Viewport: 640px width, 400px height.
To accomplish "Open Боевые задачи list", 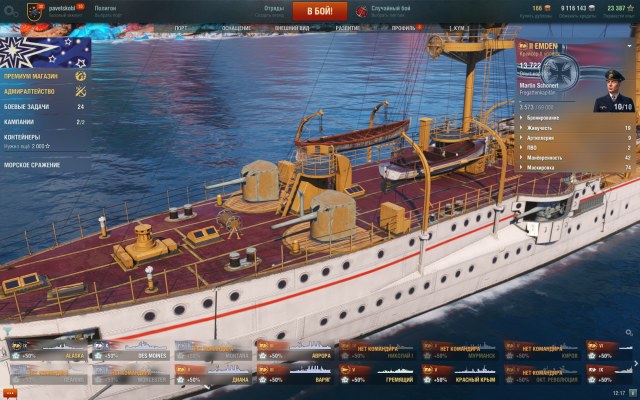I will point(30,106).
